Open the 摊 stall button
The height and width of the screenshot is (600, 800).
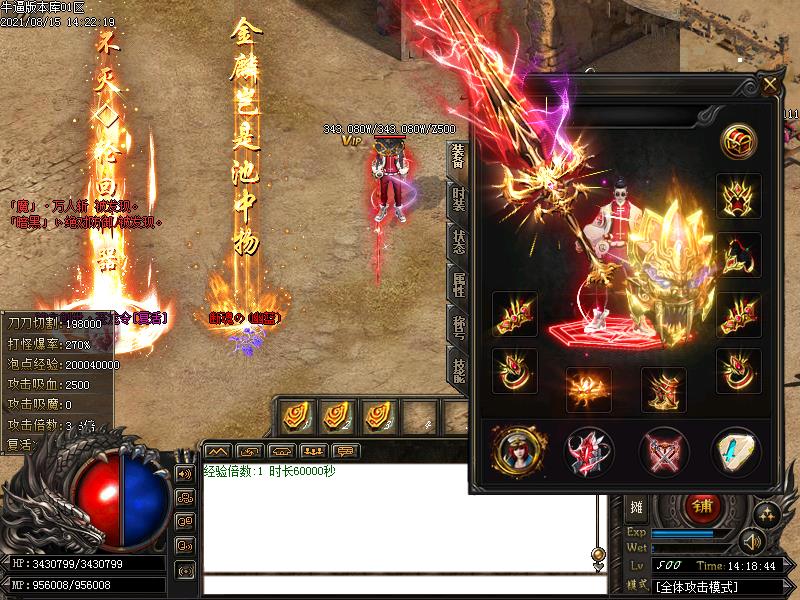coord(638,507)
